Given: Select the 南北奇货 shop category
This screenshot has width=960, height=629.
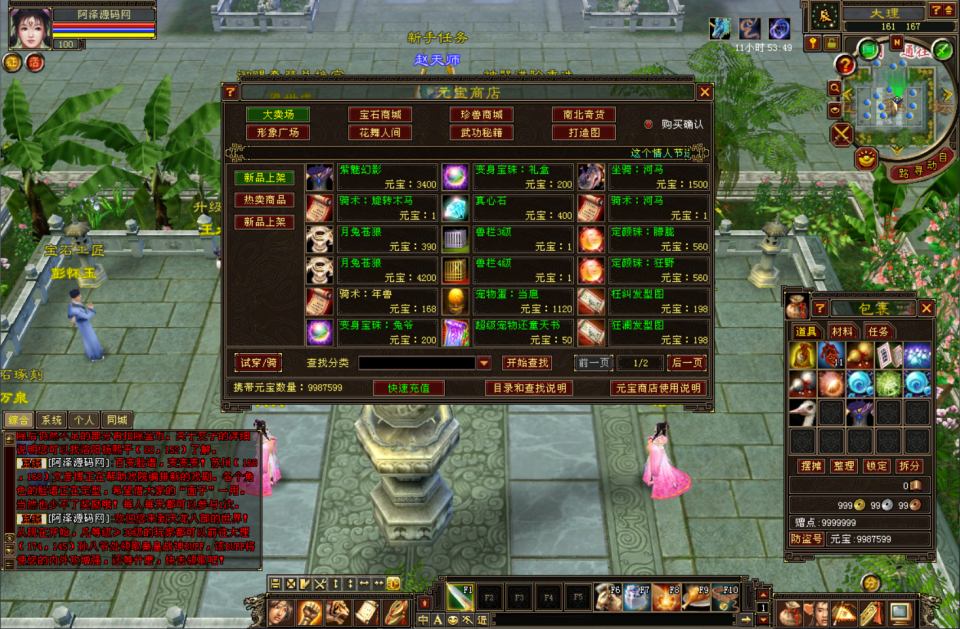Looking at the screenshot, I should tap(583, 115).
